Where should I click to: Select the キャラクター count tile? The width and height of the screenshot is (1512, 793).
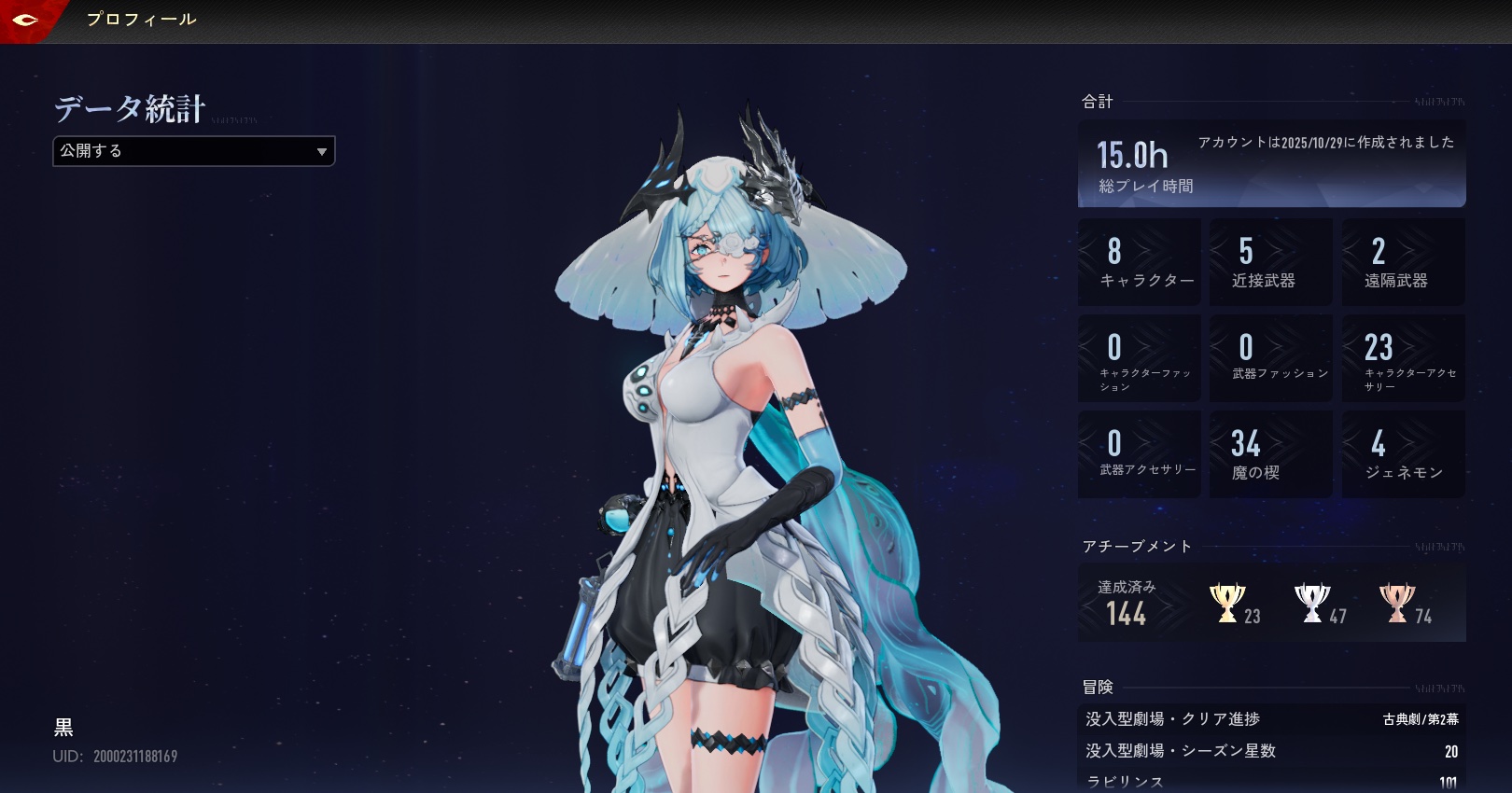click(x=1139, y=262)
